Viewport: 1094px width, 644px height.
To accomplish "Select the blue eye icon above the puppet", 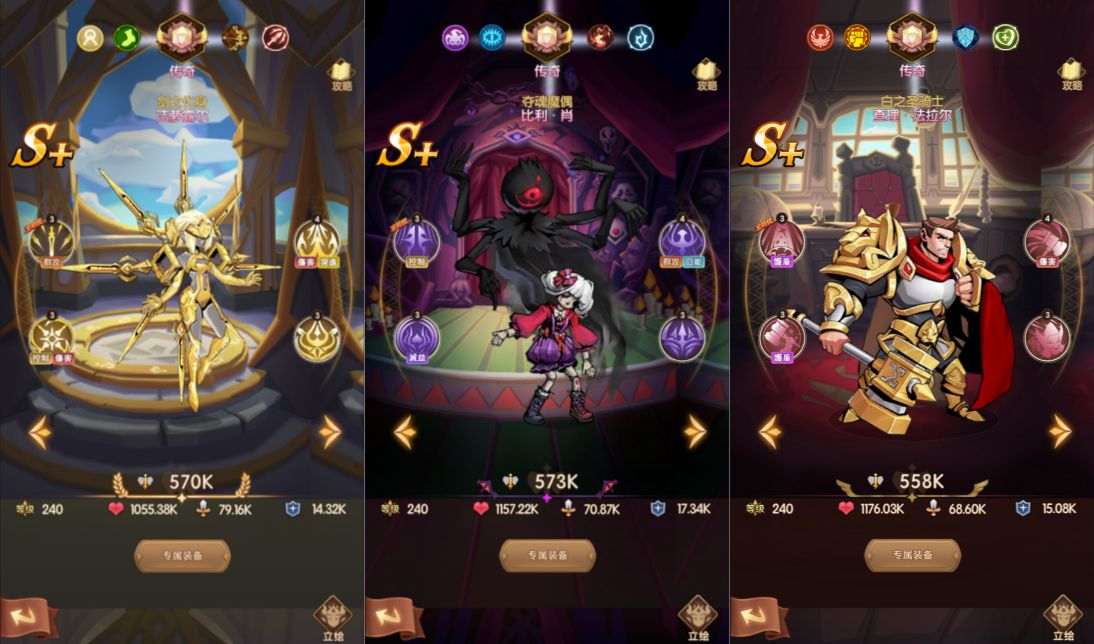I will [492, 38].
